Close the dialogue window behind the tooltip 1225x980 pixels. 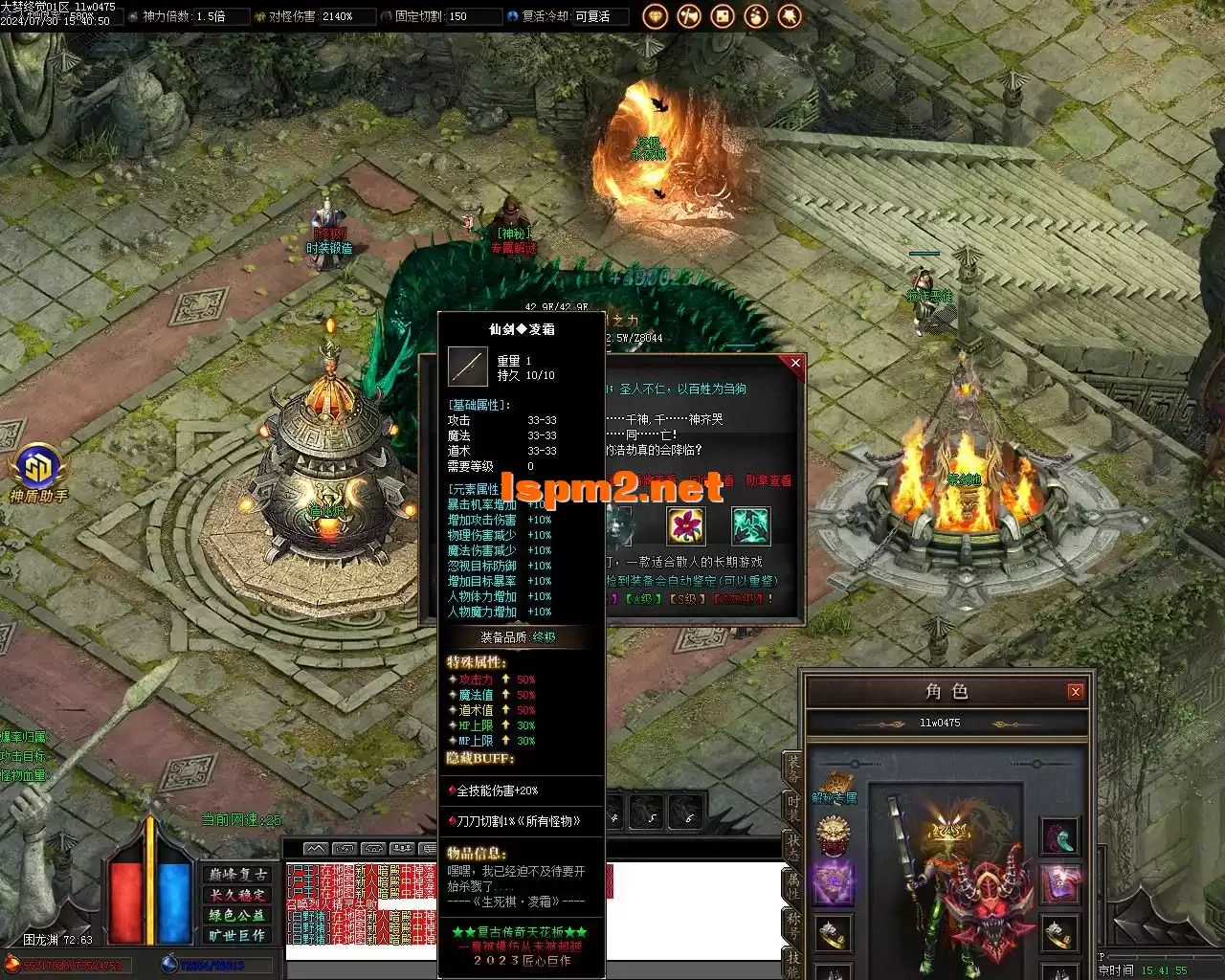[794, 363]
